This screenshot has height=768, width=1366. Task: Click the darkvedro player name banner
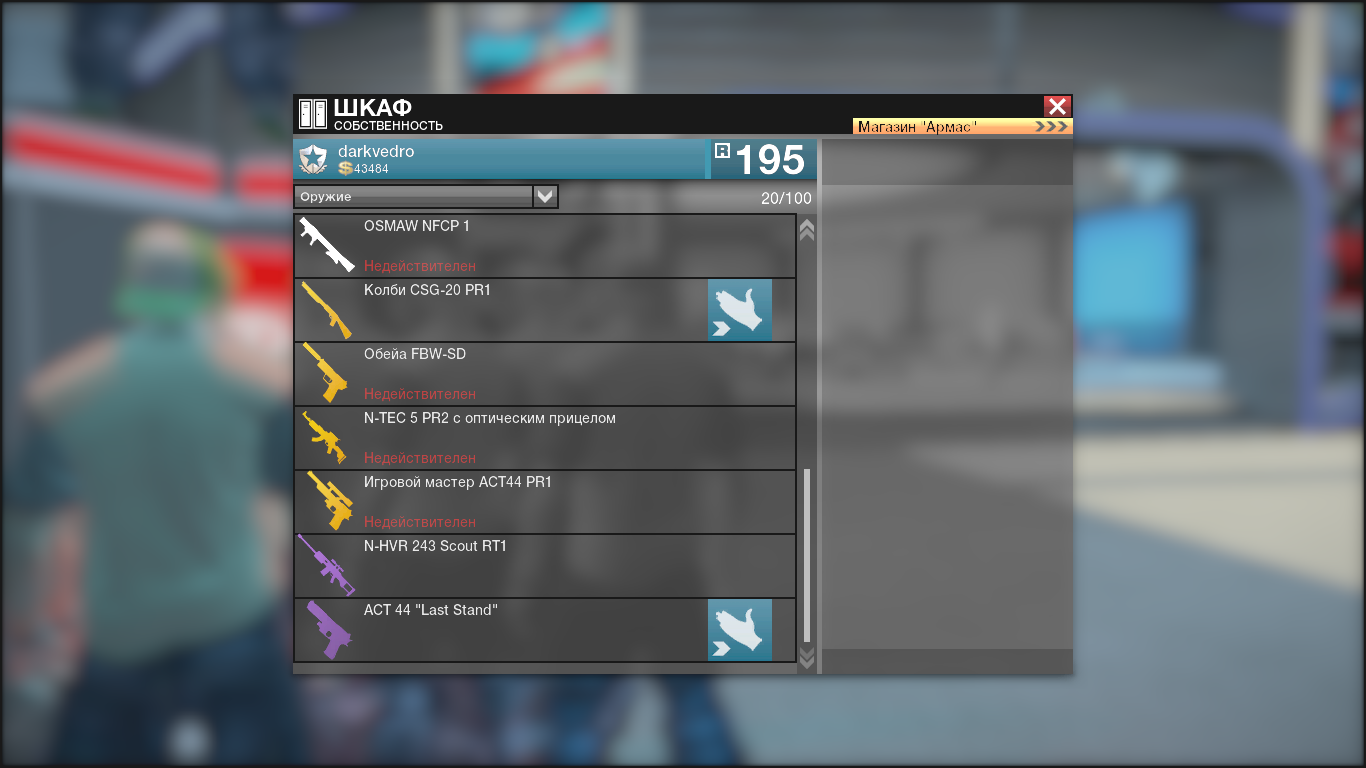(x=500, y=159)
